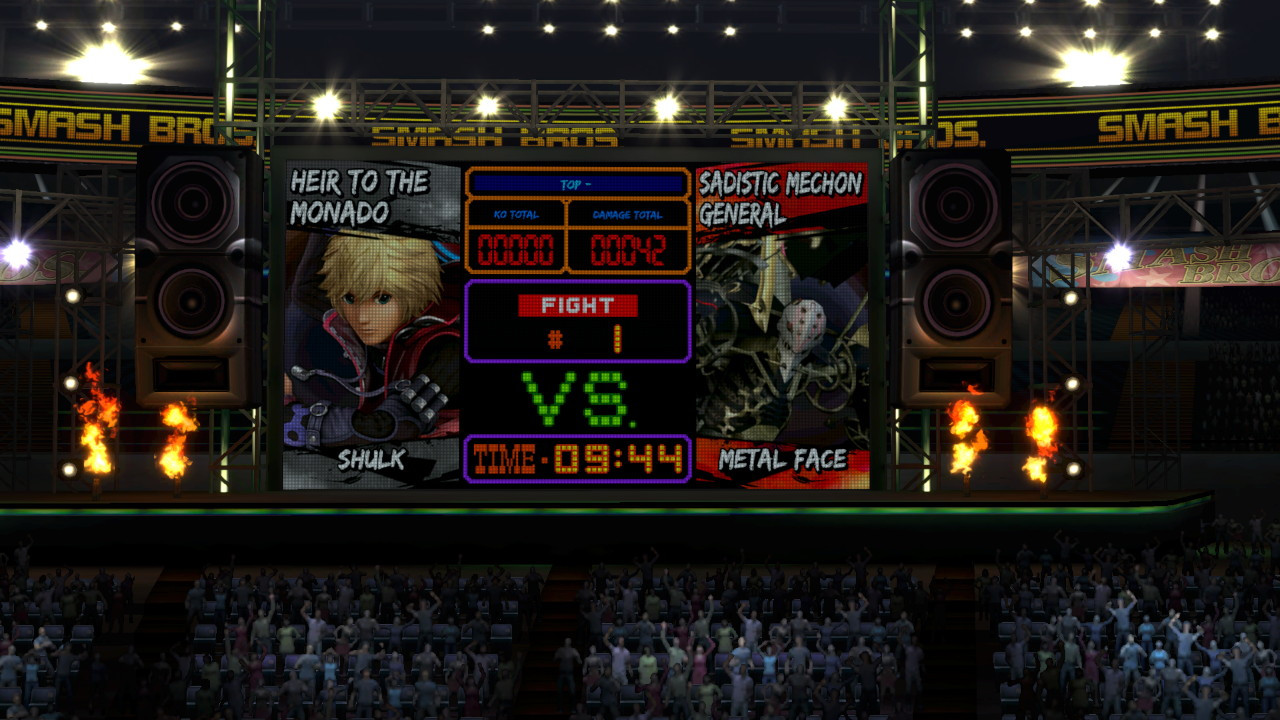The image size is (1280, 720).
Task: Click the SADISTIC MECHON GENERAL title
Action: tap(782, 195)
